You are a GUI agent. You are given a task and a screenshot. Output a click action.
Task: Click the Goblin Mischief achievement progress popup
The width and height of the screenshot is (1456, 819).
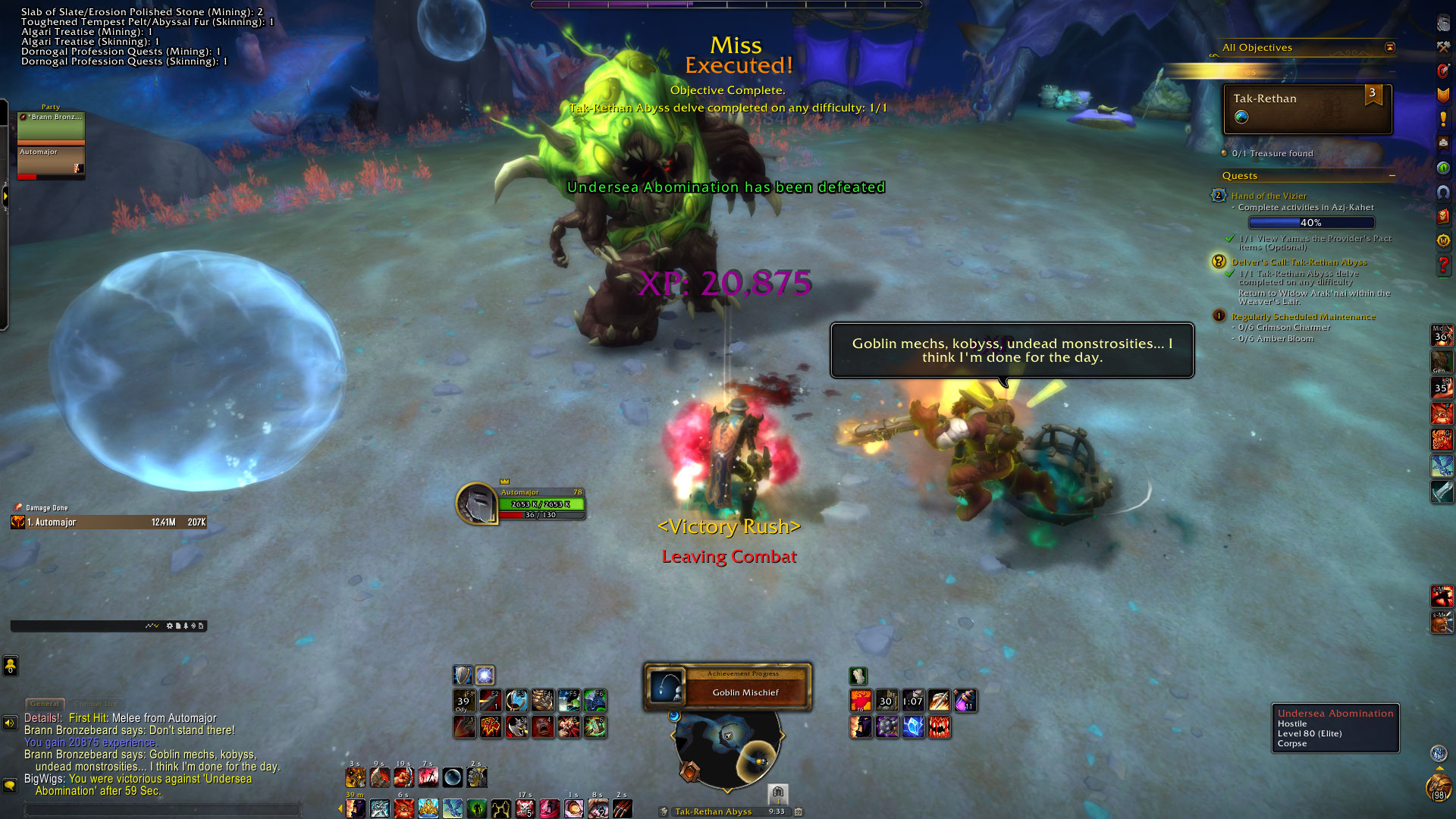pos(727,686)
